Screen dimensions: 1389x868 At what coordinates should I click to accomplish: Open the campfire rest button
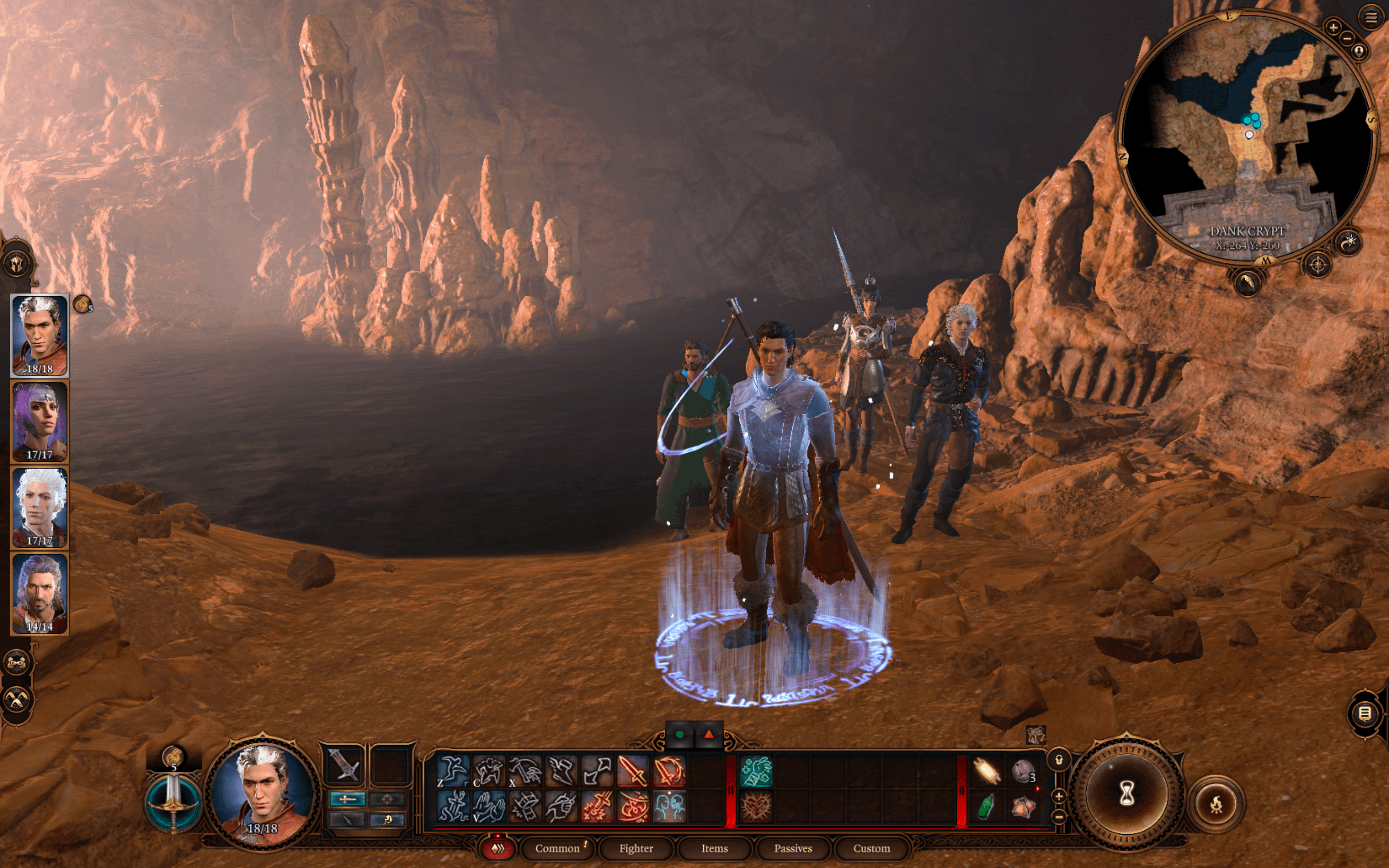point(1216,804)
